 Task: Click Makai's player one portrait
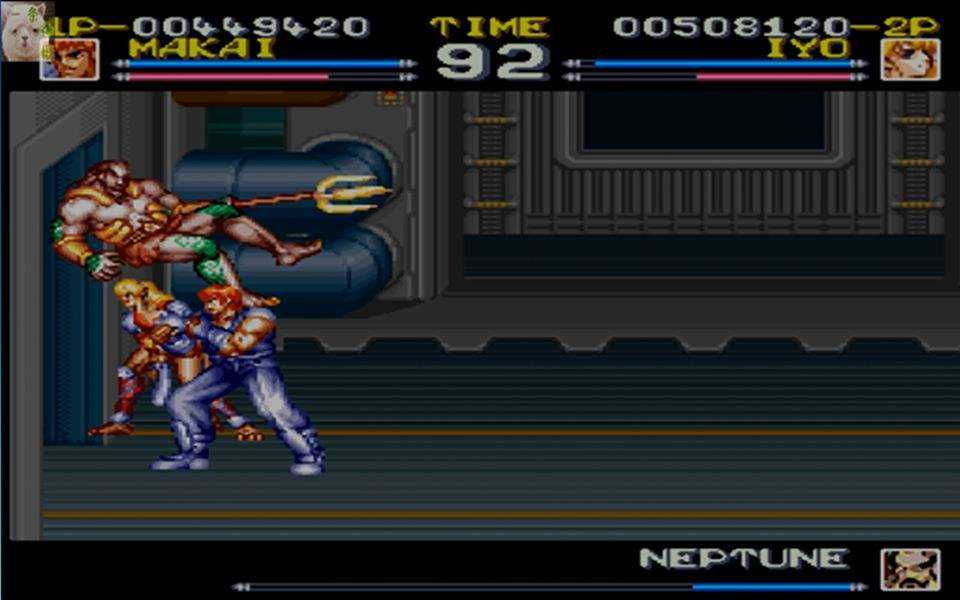pos(69,59)
